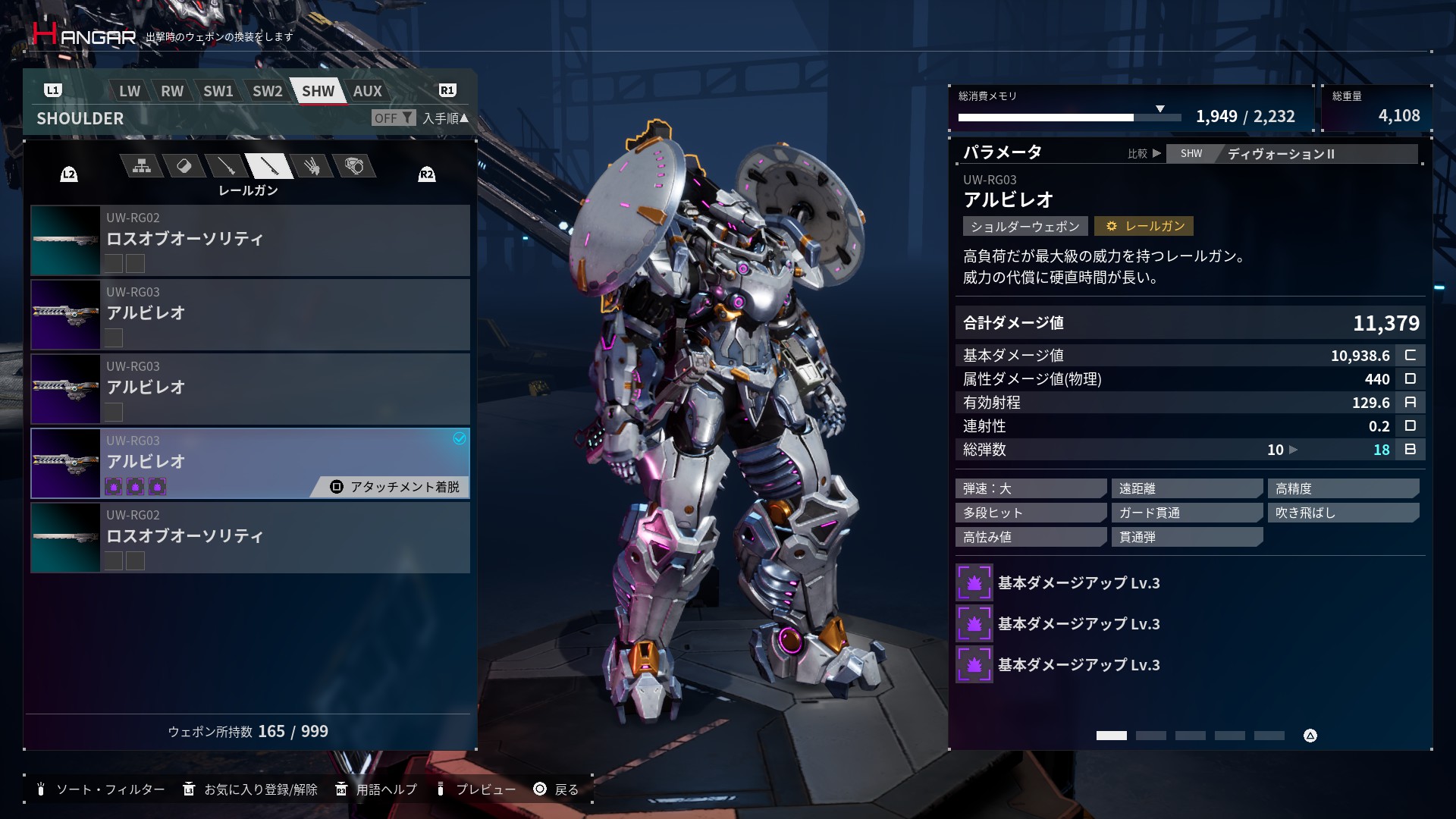Screen dimensions: 1456x819
Task: Select the first 基本ダメージアップ Lv.3 attachment
Action: [1078, 583]
